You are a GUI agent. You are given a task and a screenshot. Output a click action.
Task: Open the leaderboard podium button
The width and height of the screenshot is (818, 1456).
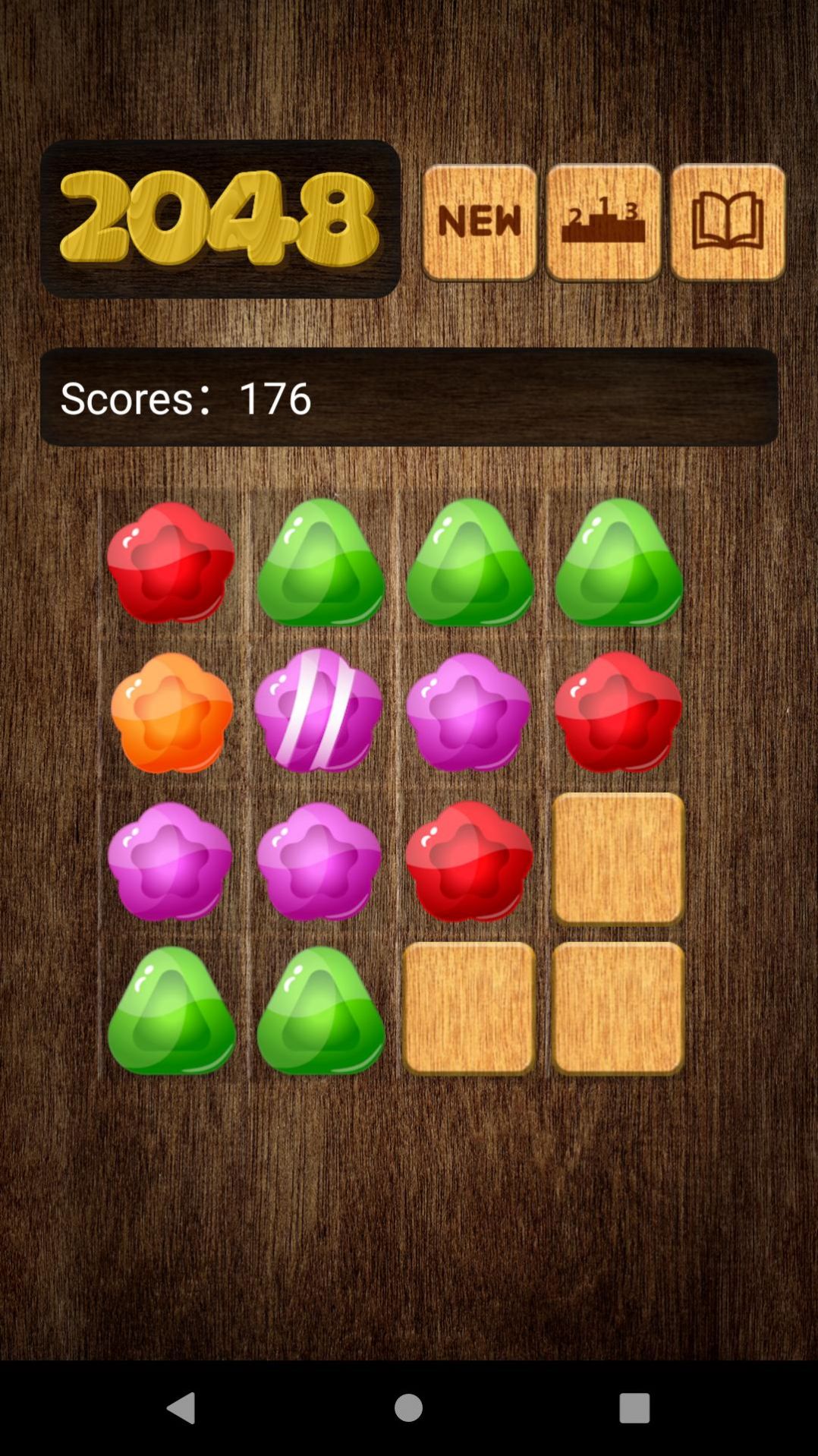(x=603, y=222)
